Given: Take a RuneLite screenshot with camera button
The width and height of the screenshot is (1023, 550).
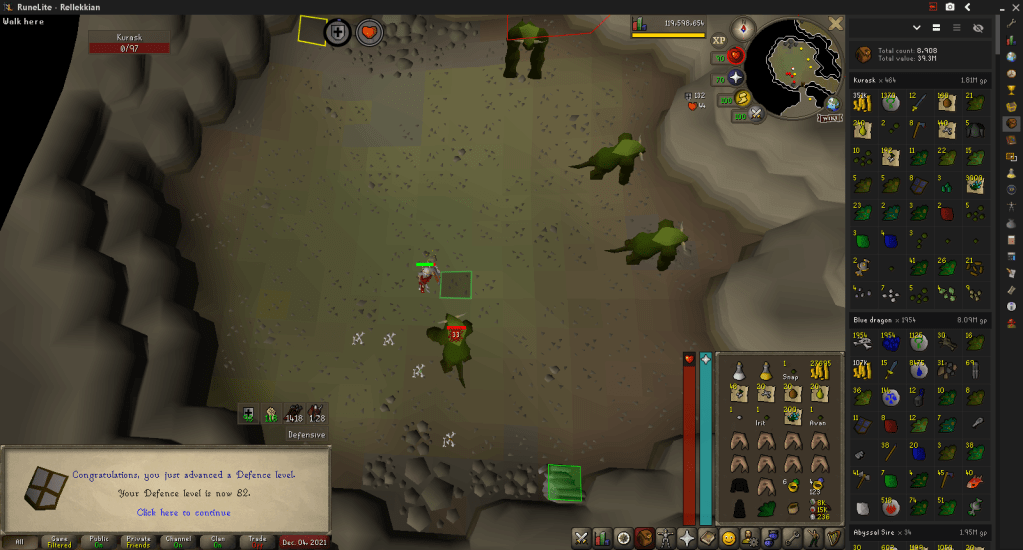Looking at the screenshot, I should pos(949,7).
